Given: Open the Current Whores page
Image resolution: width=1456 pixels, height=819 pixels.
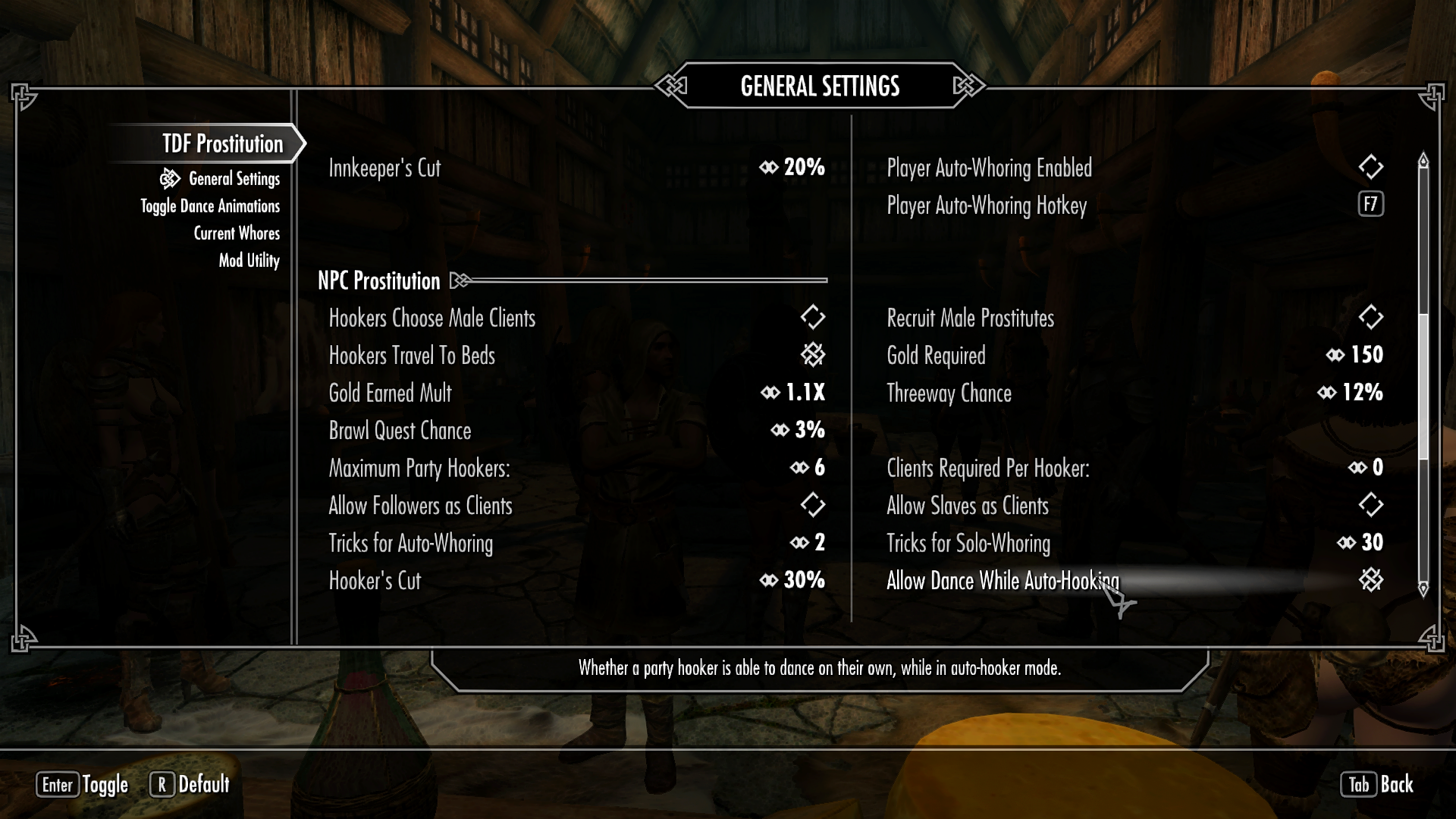Looking at the screenshot, I should click(237, 233).
